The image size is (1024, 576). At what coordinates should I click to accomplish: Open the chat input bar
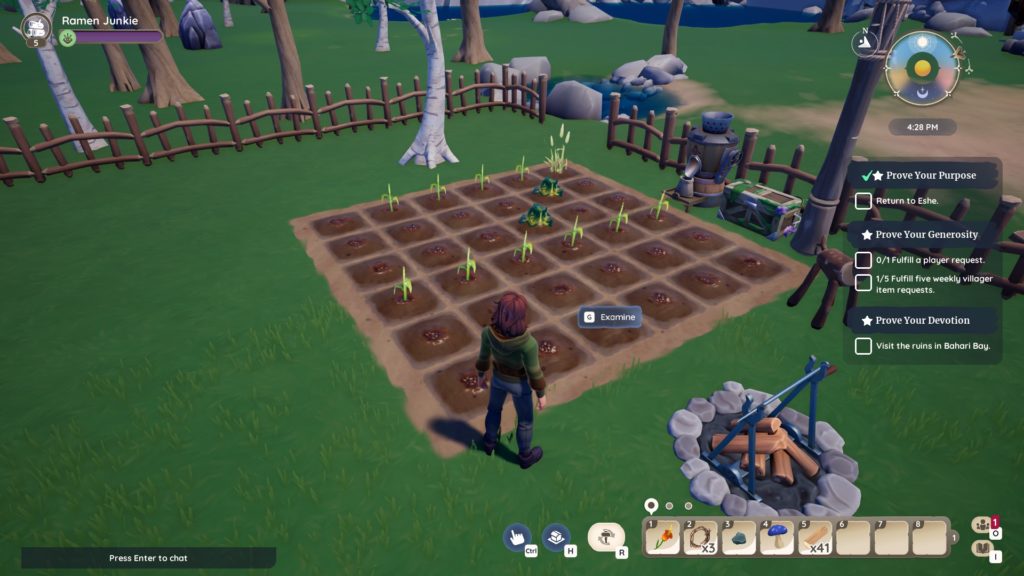148,558
